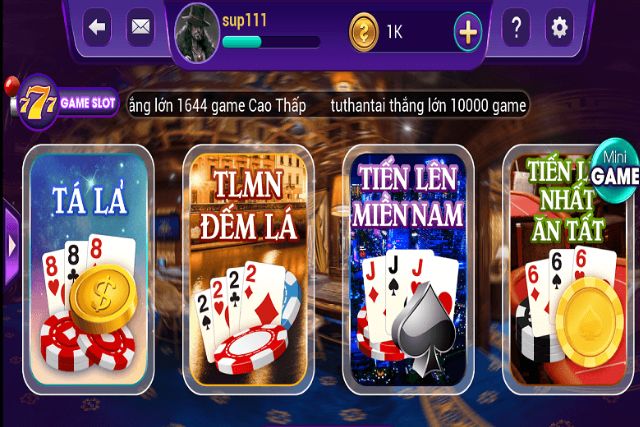The image size is (640, 427).
Task: Open the settings gear
Action: coord(559,28)
